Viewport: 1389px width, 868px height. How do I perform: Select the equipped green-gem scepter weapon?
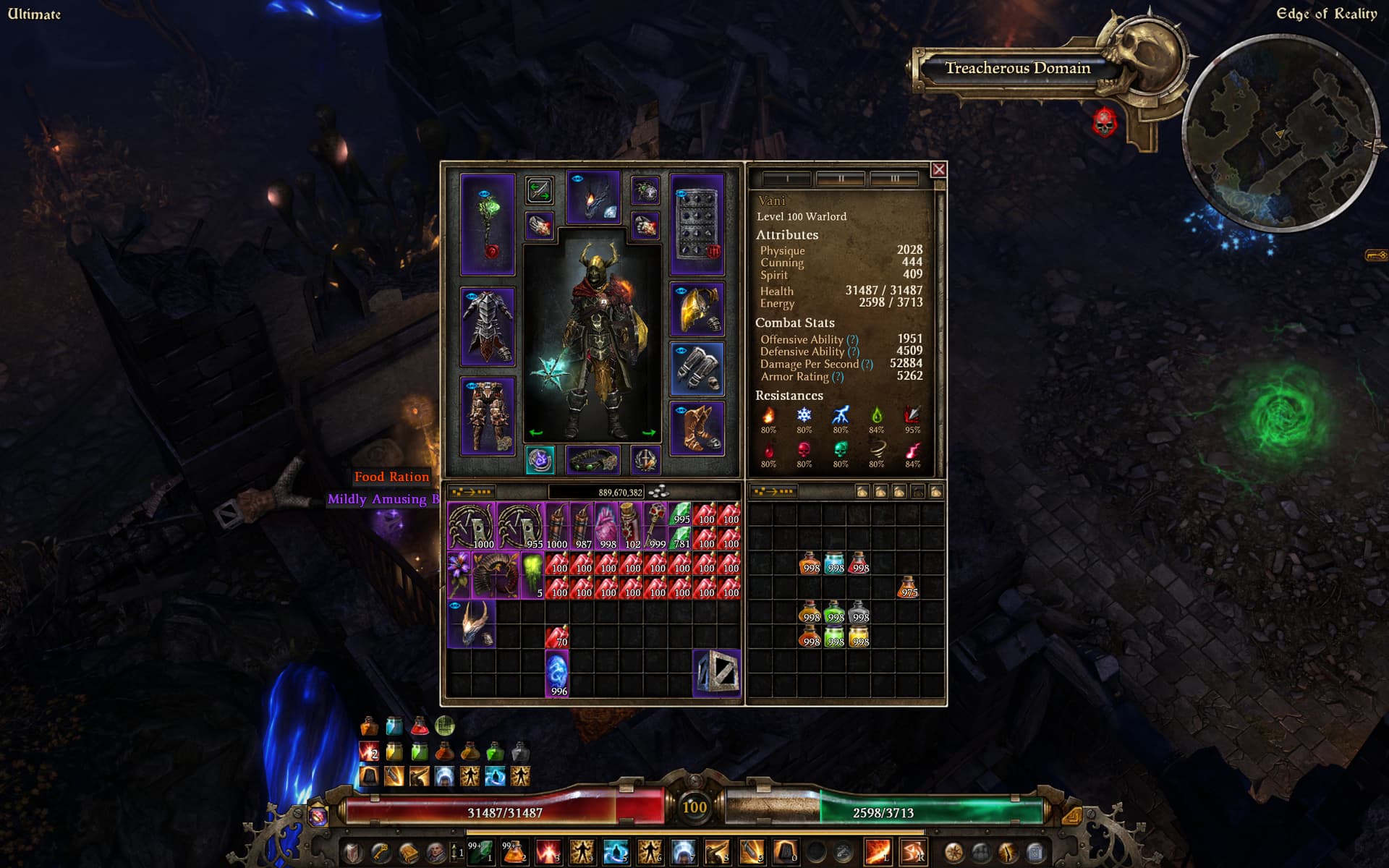488,224
